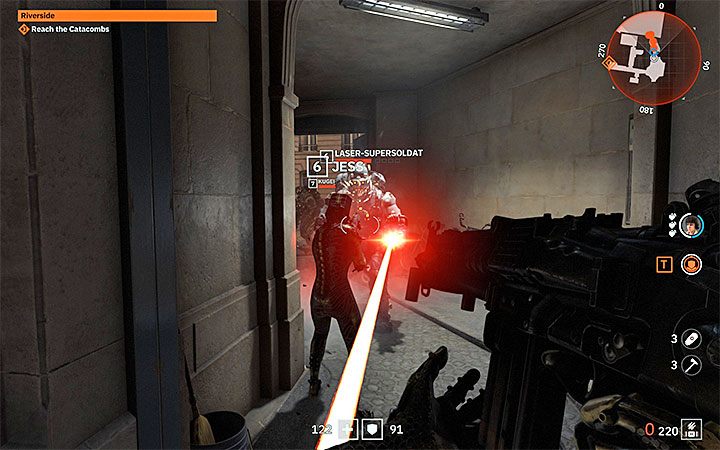The image size is (720, 450).
Task: Select the Laser-Supersoldat enemy level tag
Action: (x=326, y=154)
